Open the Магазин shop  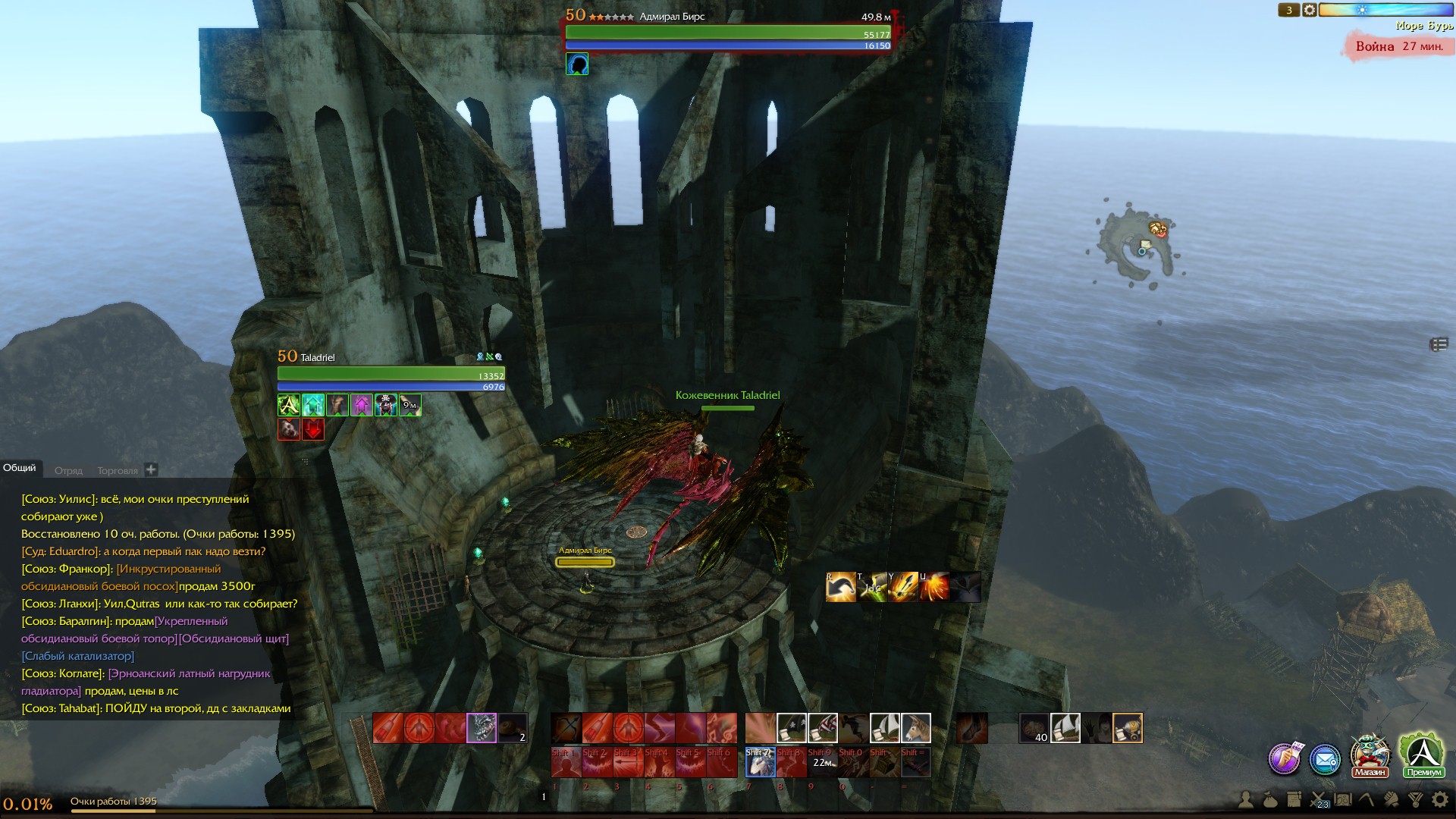(x=1370, y=755)
